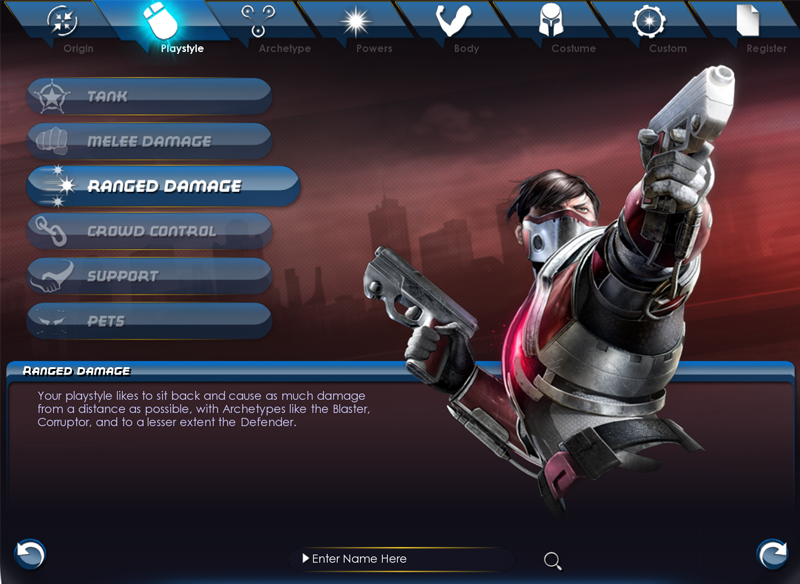Pick the Ranged Damage playstyle

click(163, 186)
